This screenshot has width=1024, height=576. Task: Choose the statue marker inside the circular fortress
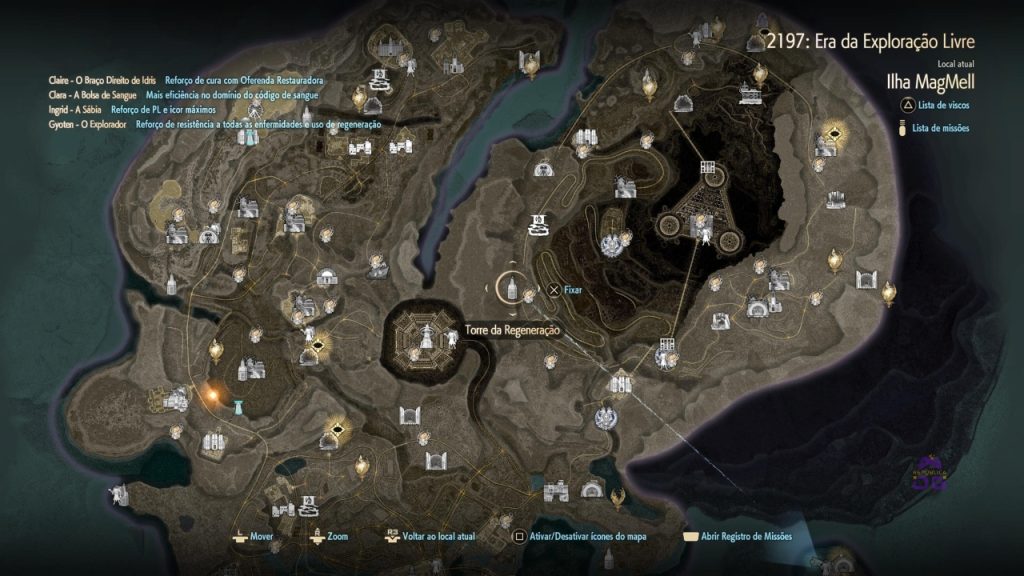pos(426,337)
